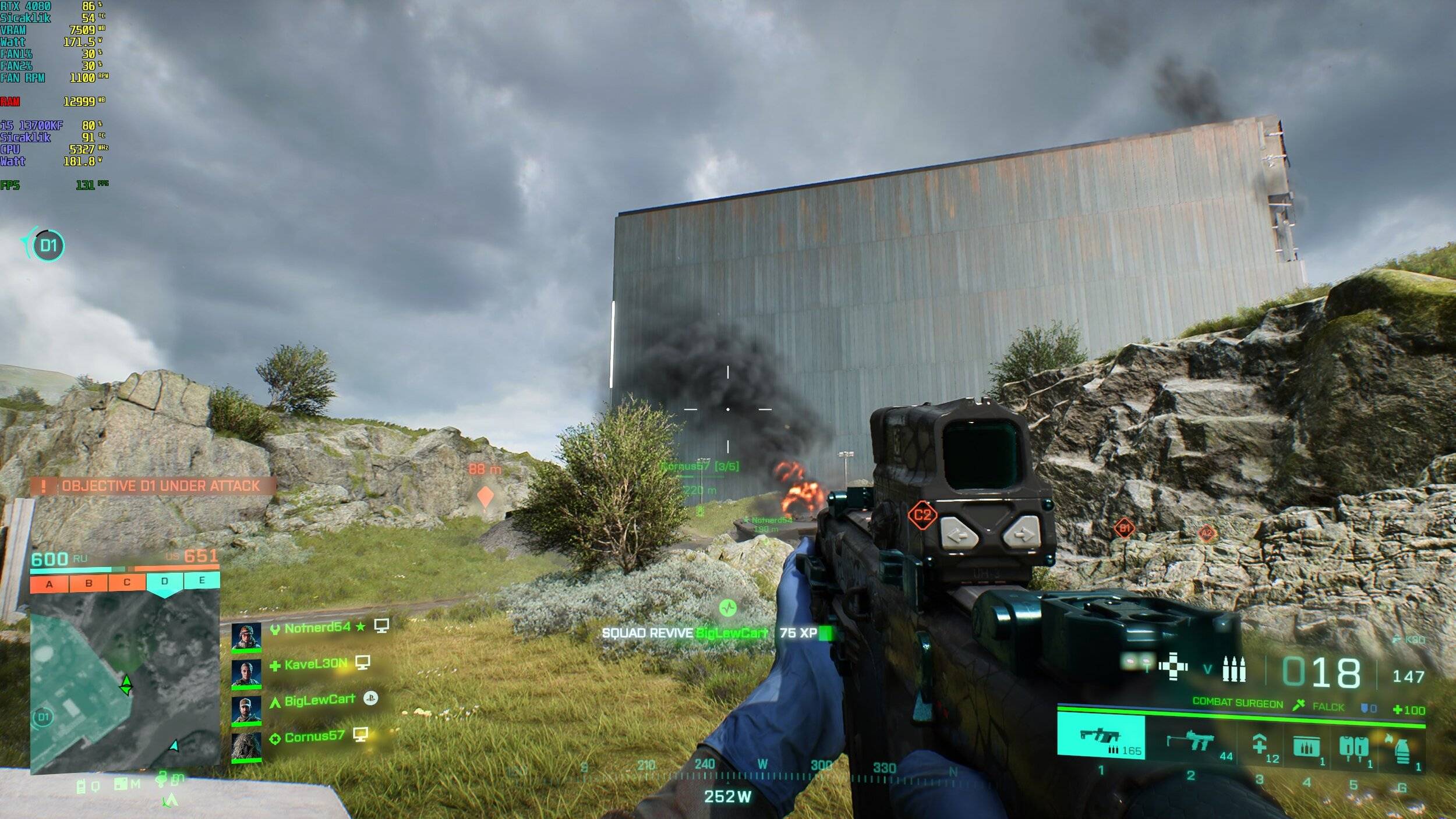Pick the twin canister gadget slot
This screenshot has width=1456, height=819.
coord(1353,746)
